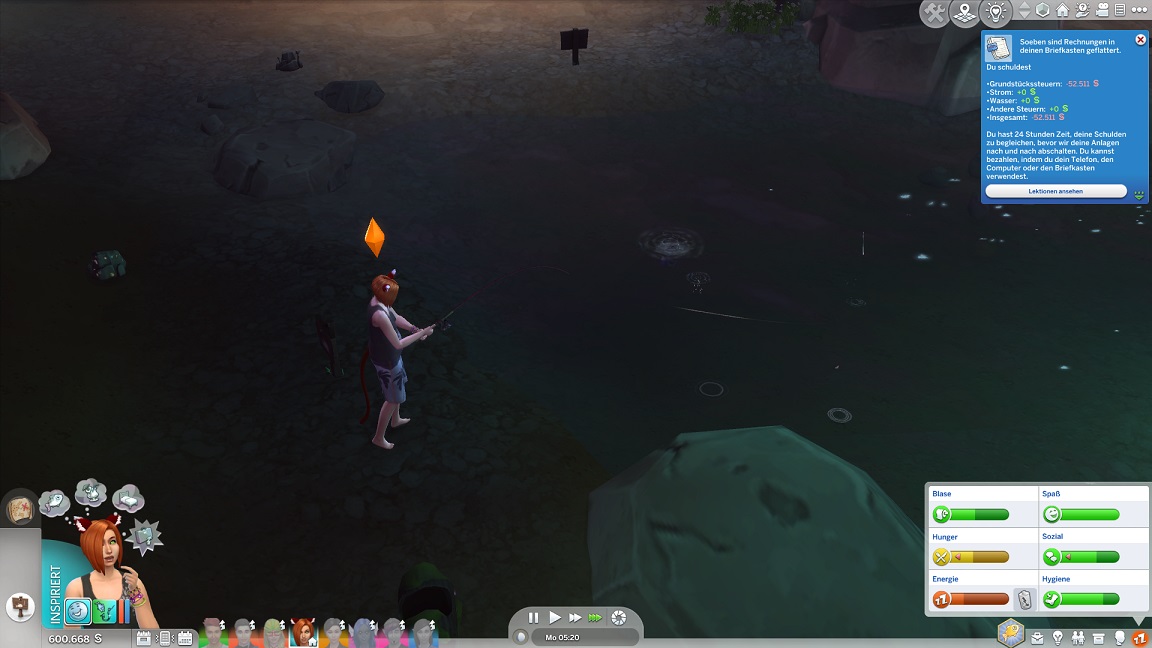Open the Relationships panel
The width and height of the screenshot is (1152, 648).
(1078, 638)
